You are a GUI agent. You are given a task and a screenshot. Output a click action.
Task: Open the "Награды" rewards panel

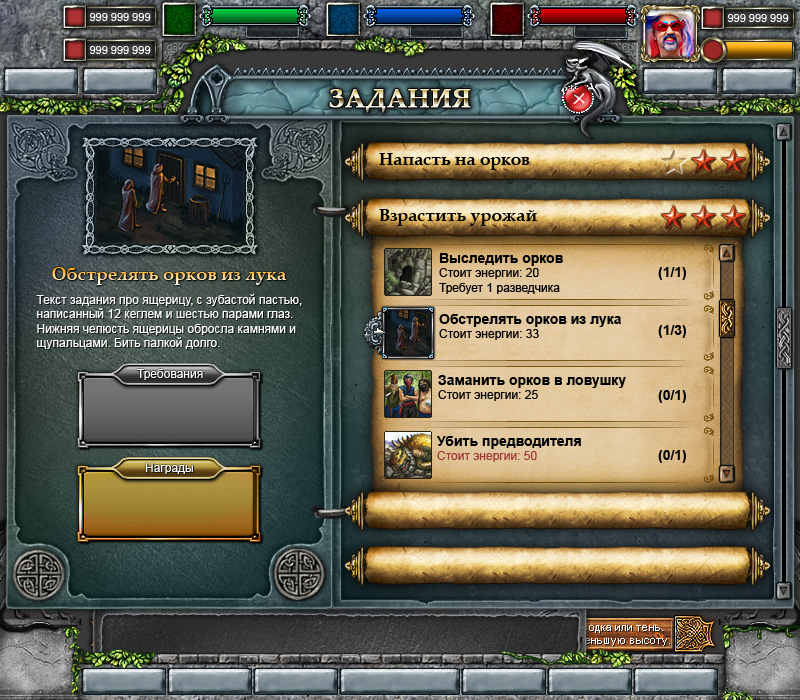coord(170,501)
